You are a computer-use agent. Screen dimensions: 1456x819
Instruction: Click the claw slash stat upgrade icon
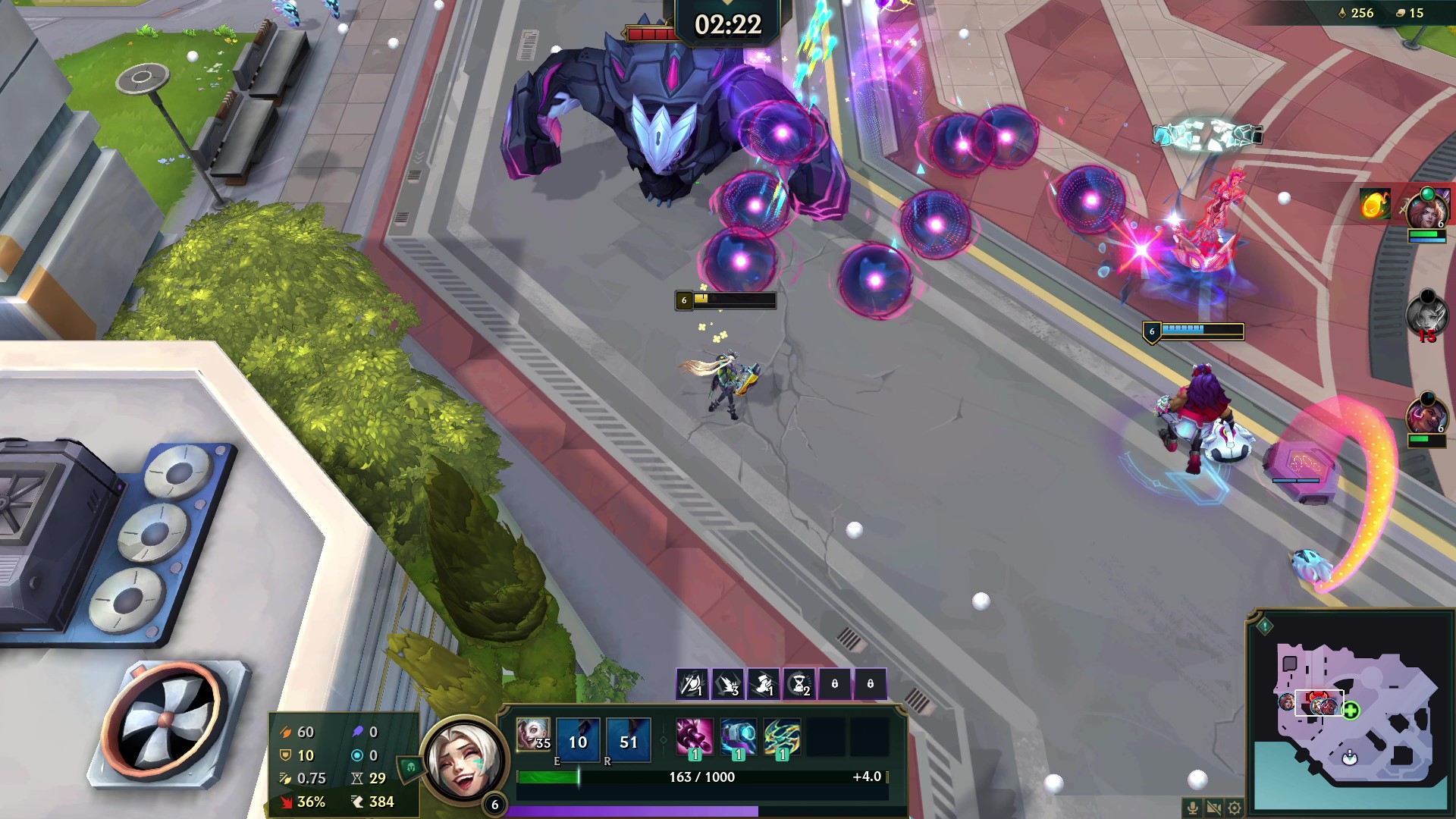coord(728,684)
